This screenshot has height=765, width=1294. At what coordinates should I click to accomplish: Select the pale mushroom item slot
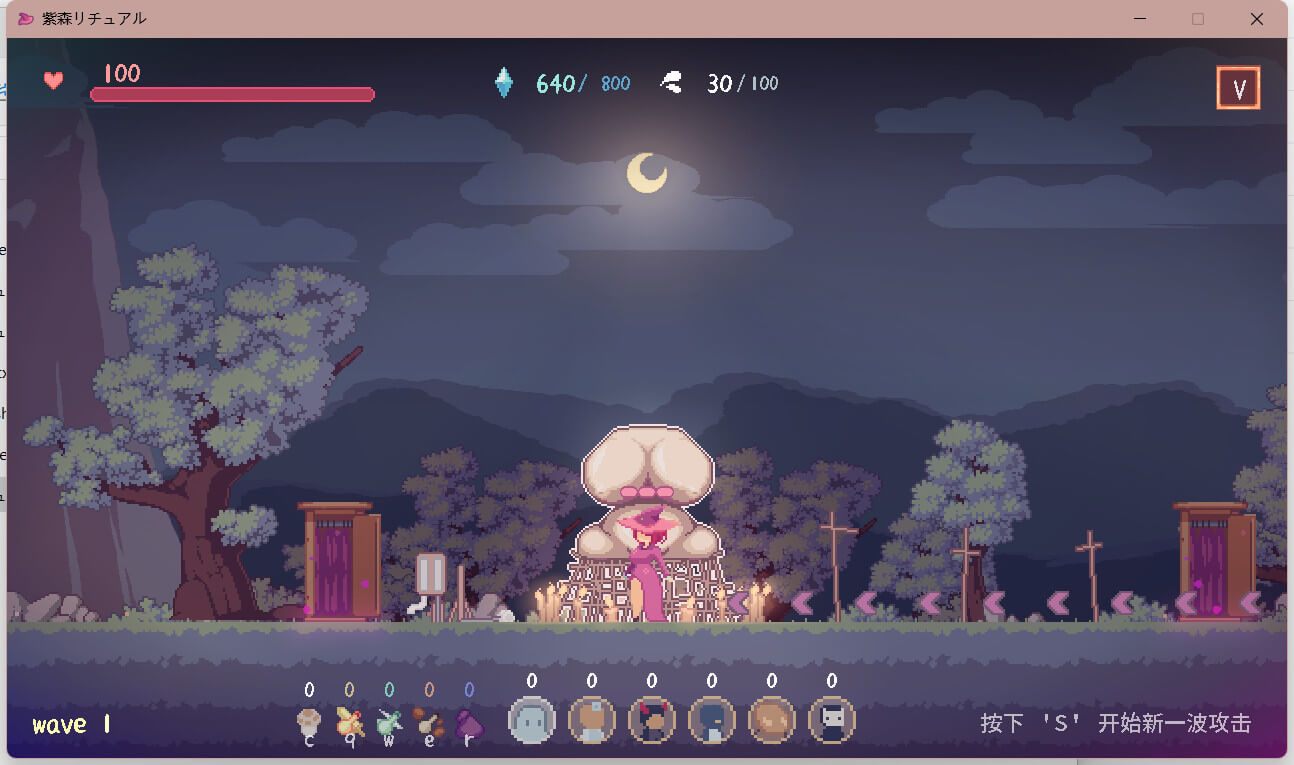point(309,723)
